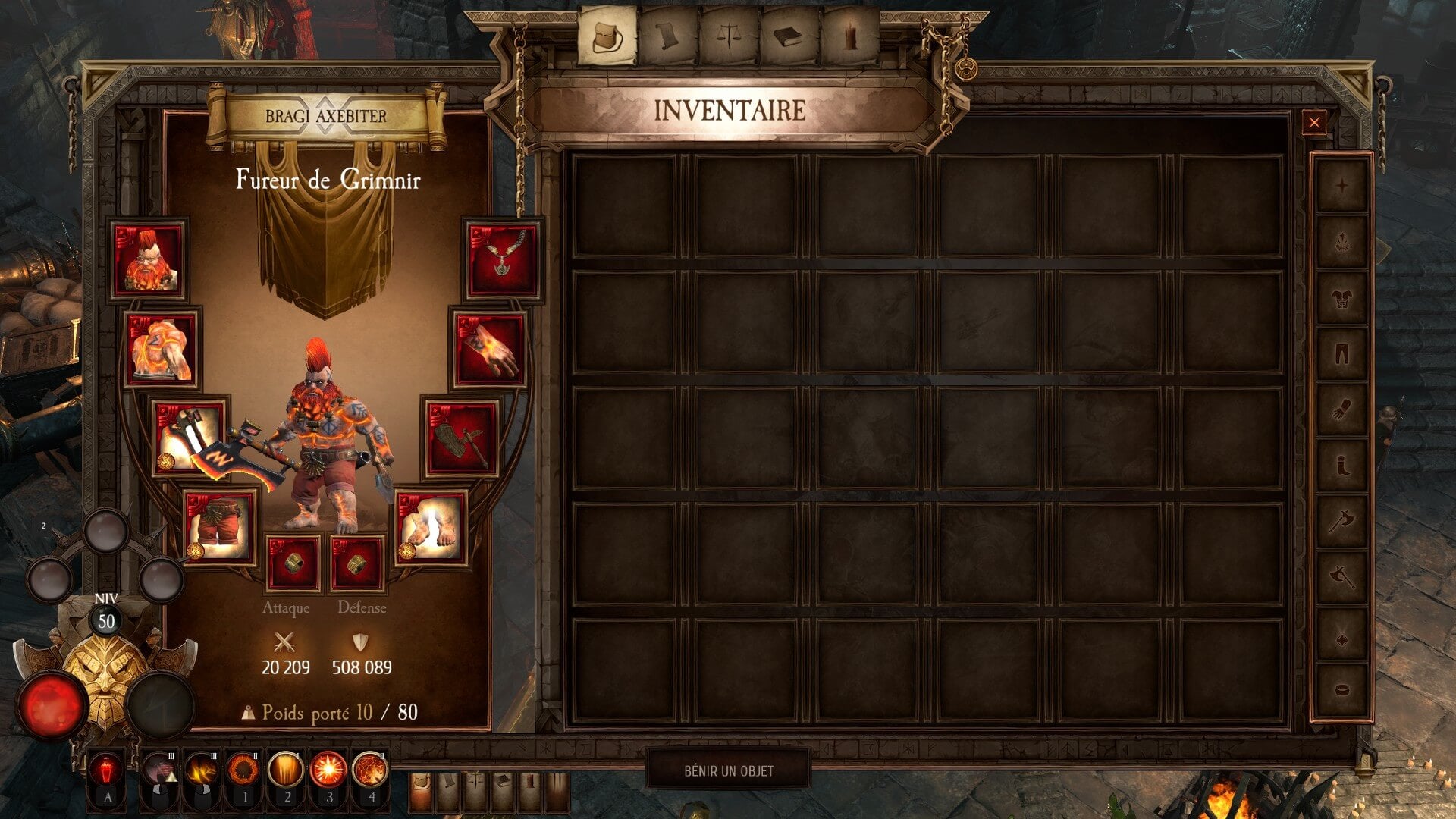The height and width of the screenshot is (819, 1456).
Task: Activate the red potion ability
Action: (107, 770)
